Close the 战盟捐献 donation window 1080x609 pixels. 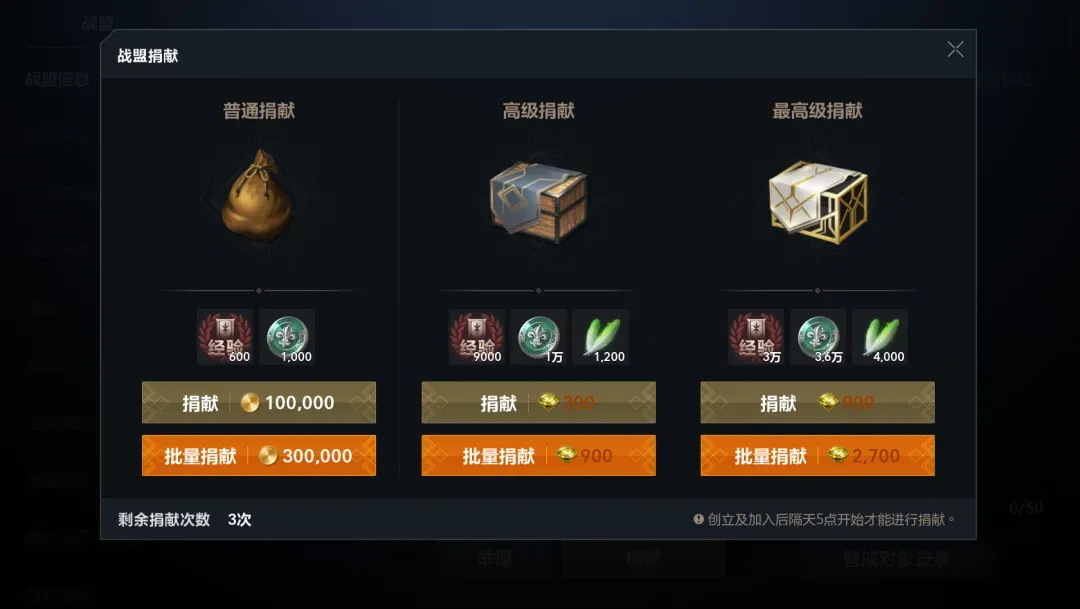[955, 50]
